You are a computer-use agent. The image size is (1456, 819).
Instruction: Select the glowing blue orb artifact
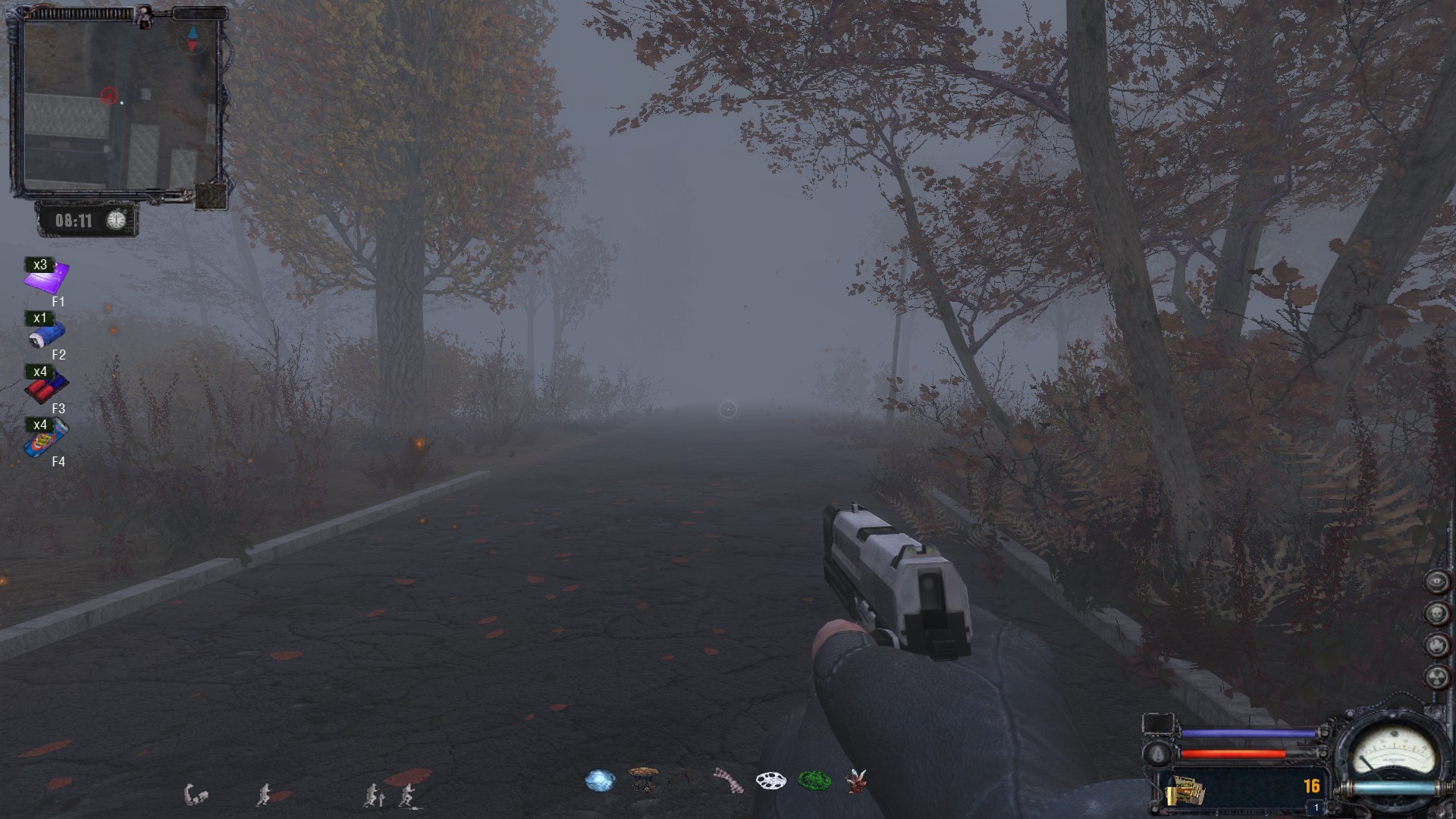(x=600, y=780)
